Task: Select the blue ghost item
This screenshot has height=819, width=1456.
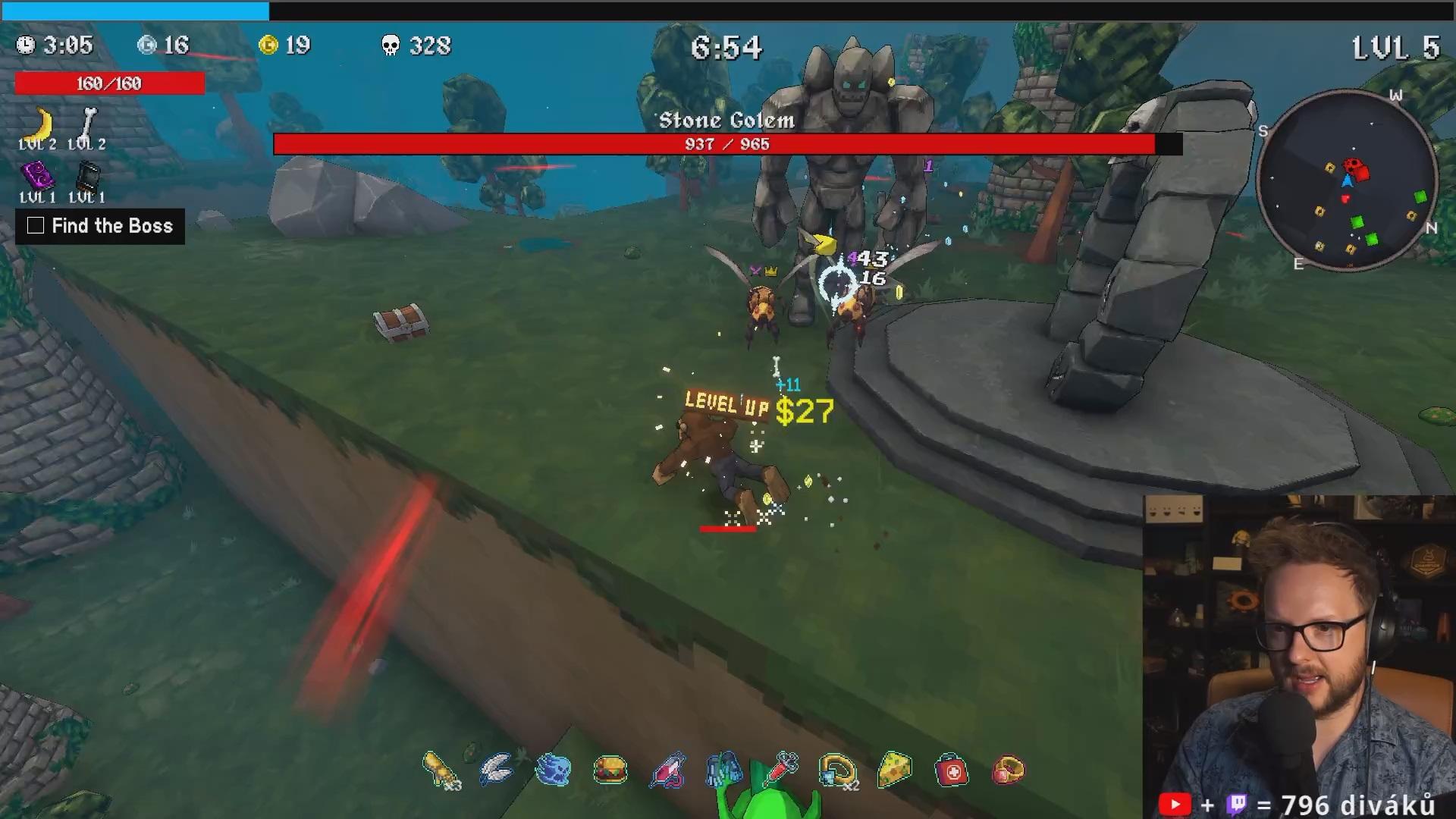Action: (x=553, y=770)
